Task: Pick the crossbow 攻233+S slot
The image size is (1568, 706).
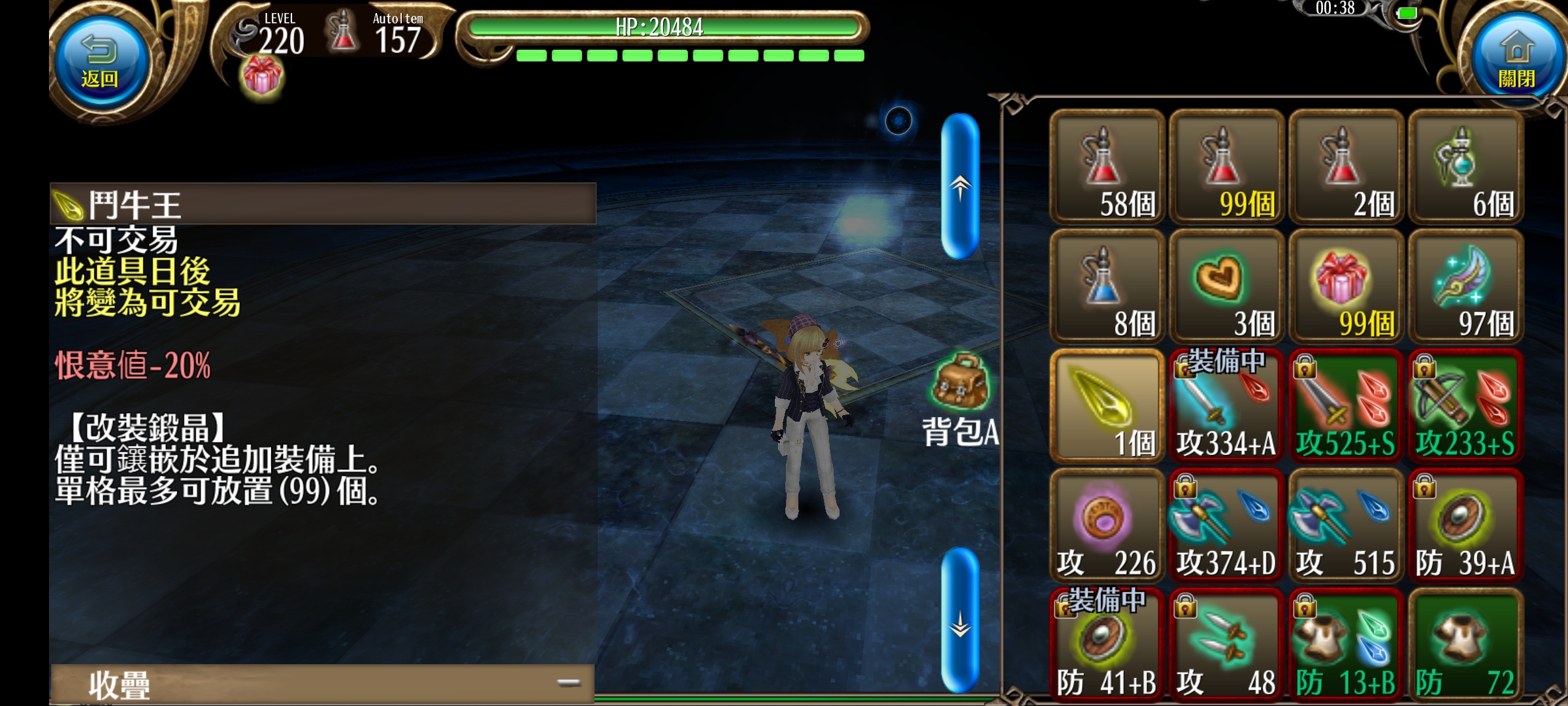Action: [1465, 405]
